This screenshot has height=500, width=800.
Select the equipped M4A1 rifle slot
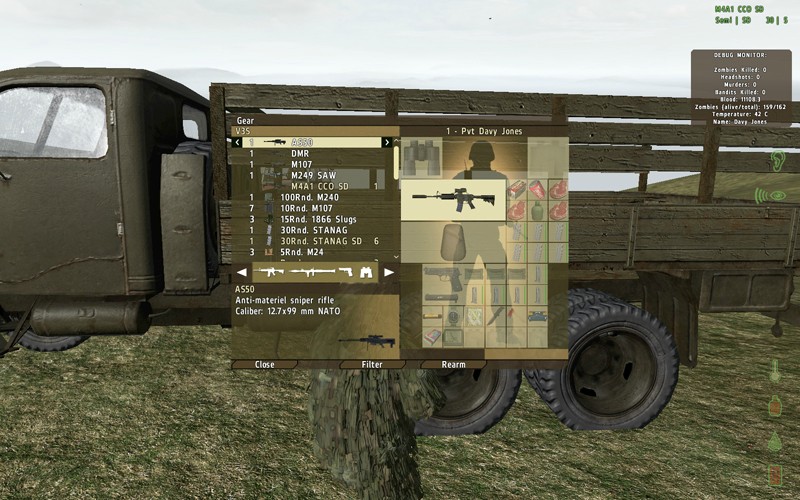[x=452, y=199]
